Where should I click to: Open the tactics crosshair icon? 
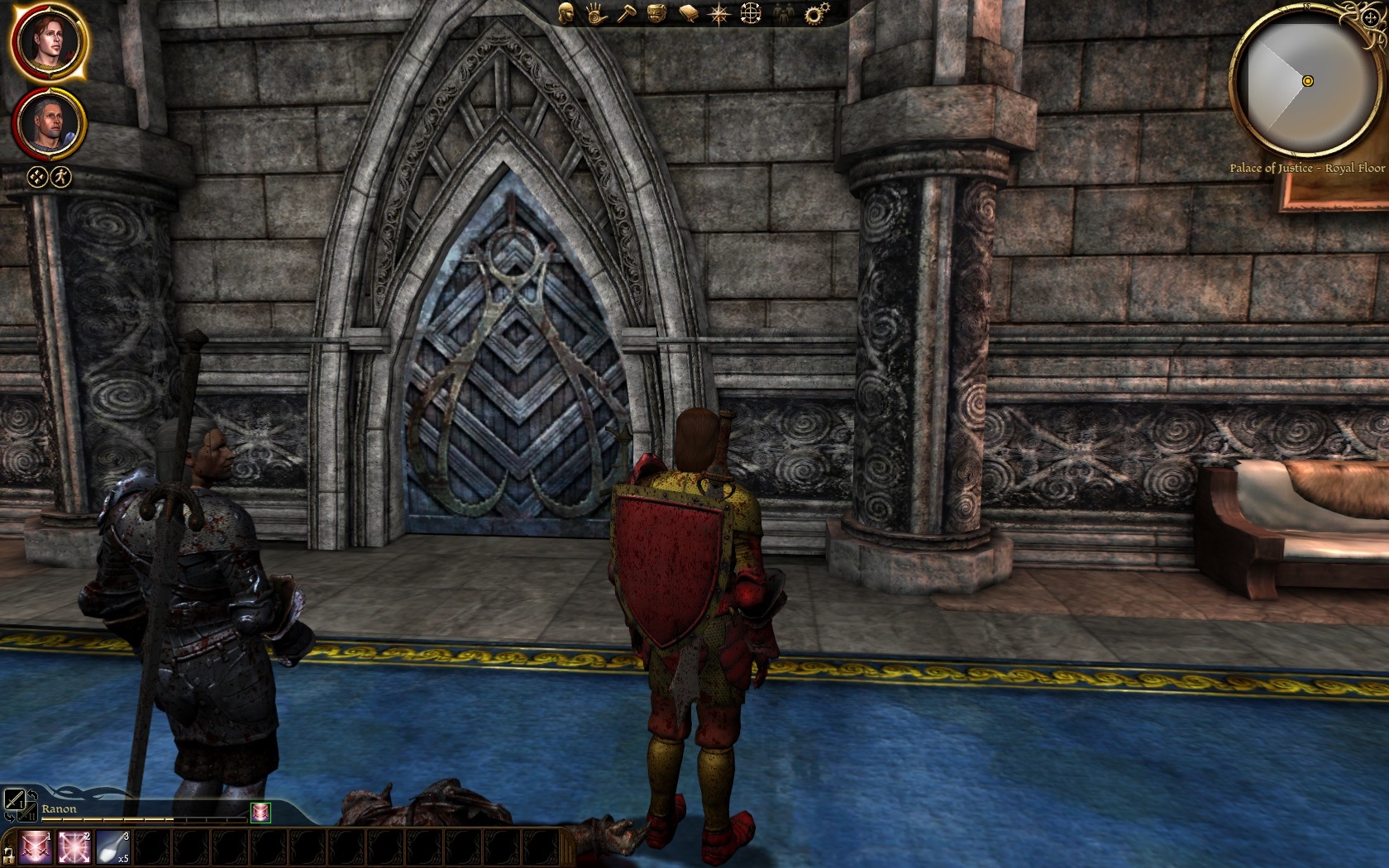pos(751,13)
